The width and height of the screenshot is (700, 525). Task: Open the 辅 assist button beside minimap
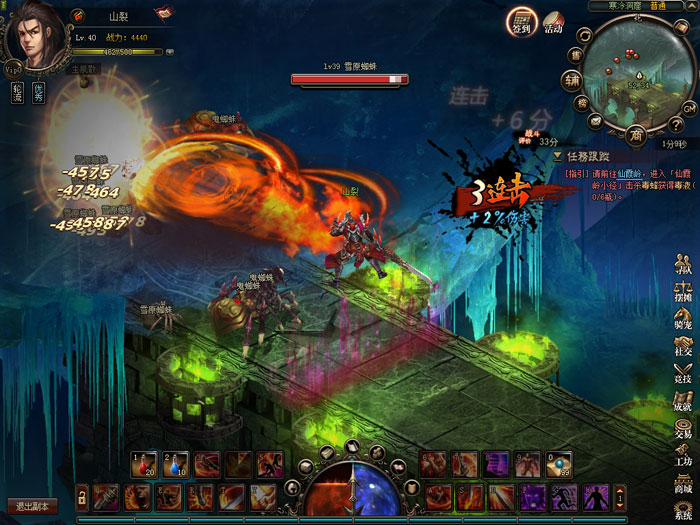572,79
